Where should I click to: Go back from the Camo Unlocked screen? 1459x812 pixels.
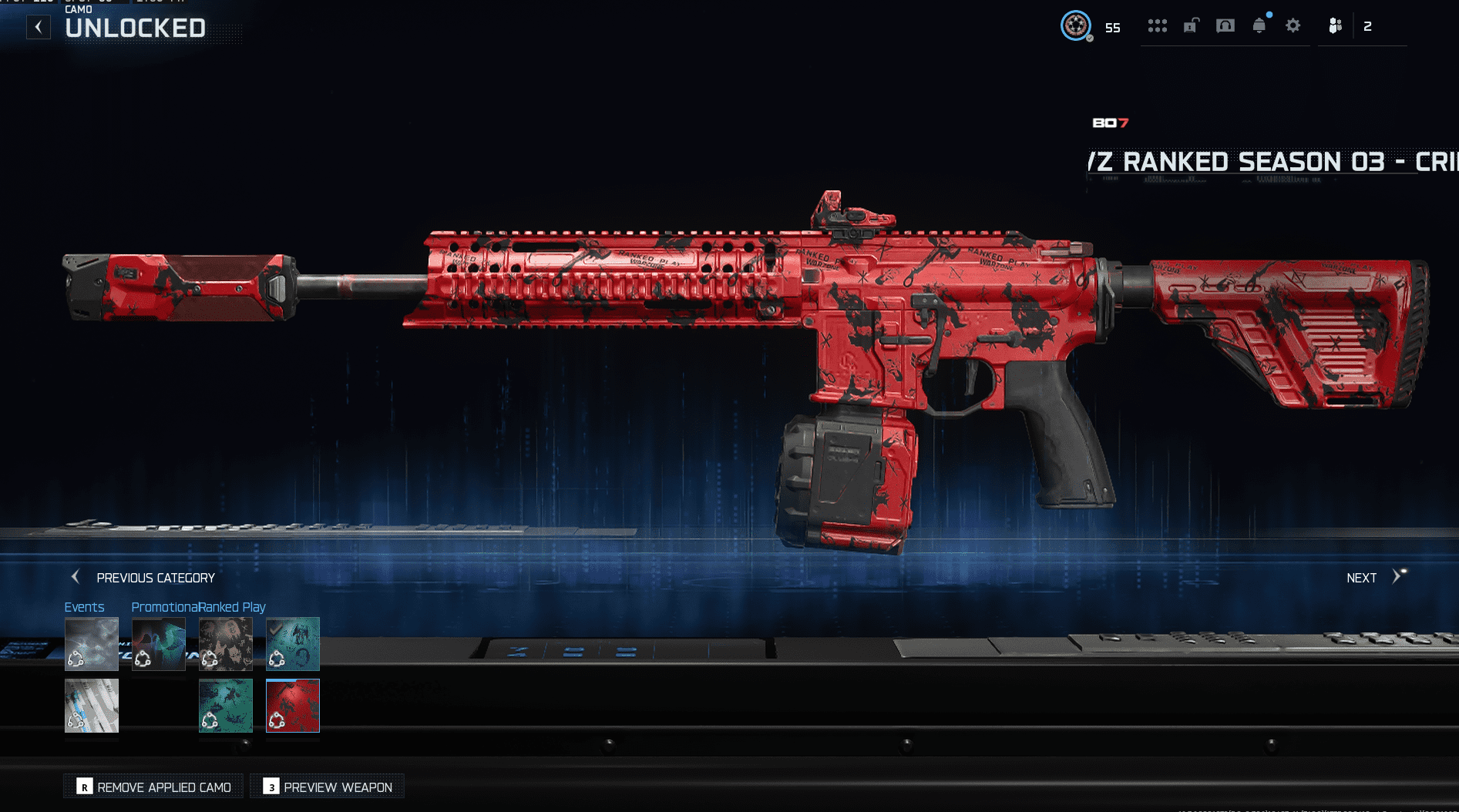click(39, 28)
